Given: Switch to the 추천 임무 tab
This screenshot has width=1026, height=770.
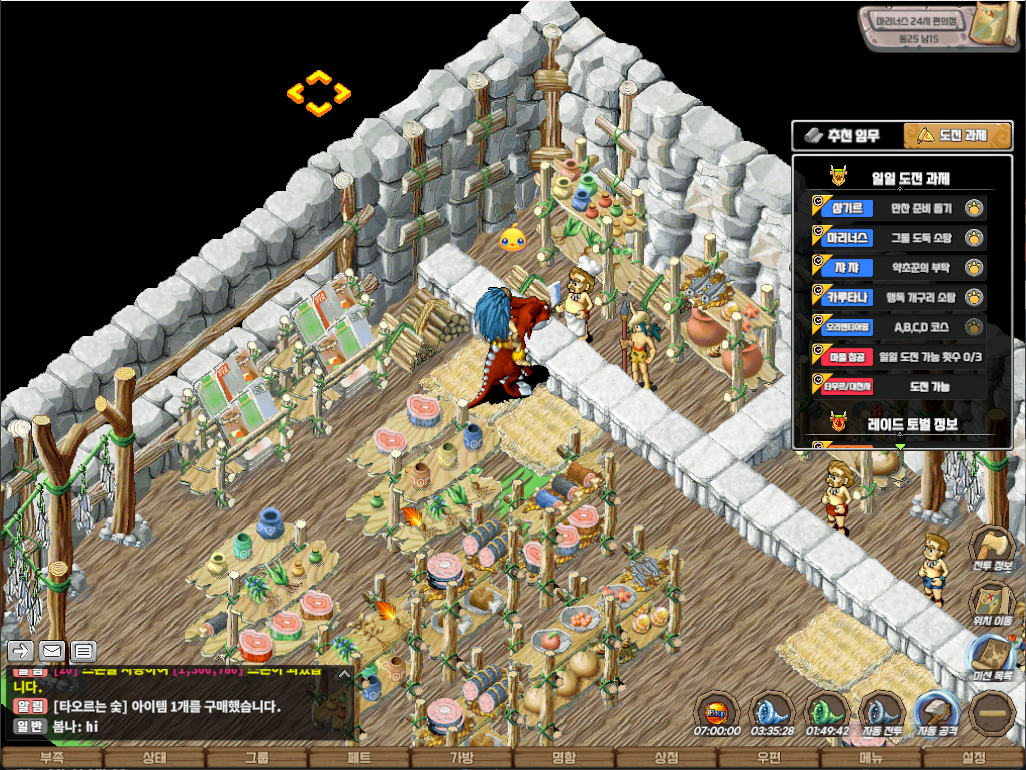Looking at the screenshot, I should coord(846,135).
